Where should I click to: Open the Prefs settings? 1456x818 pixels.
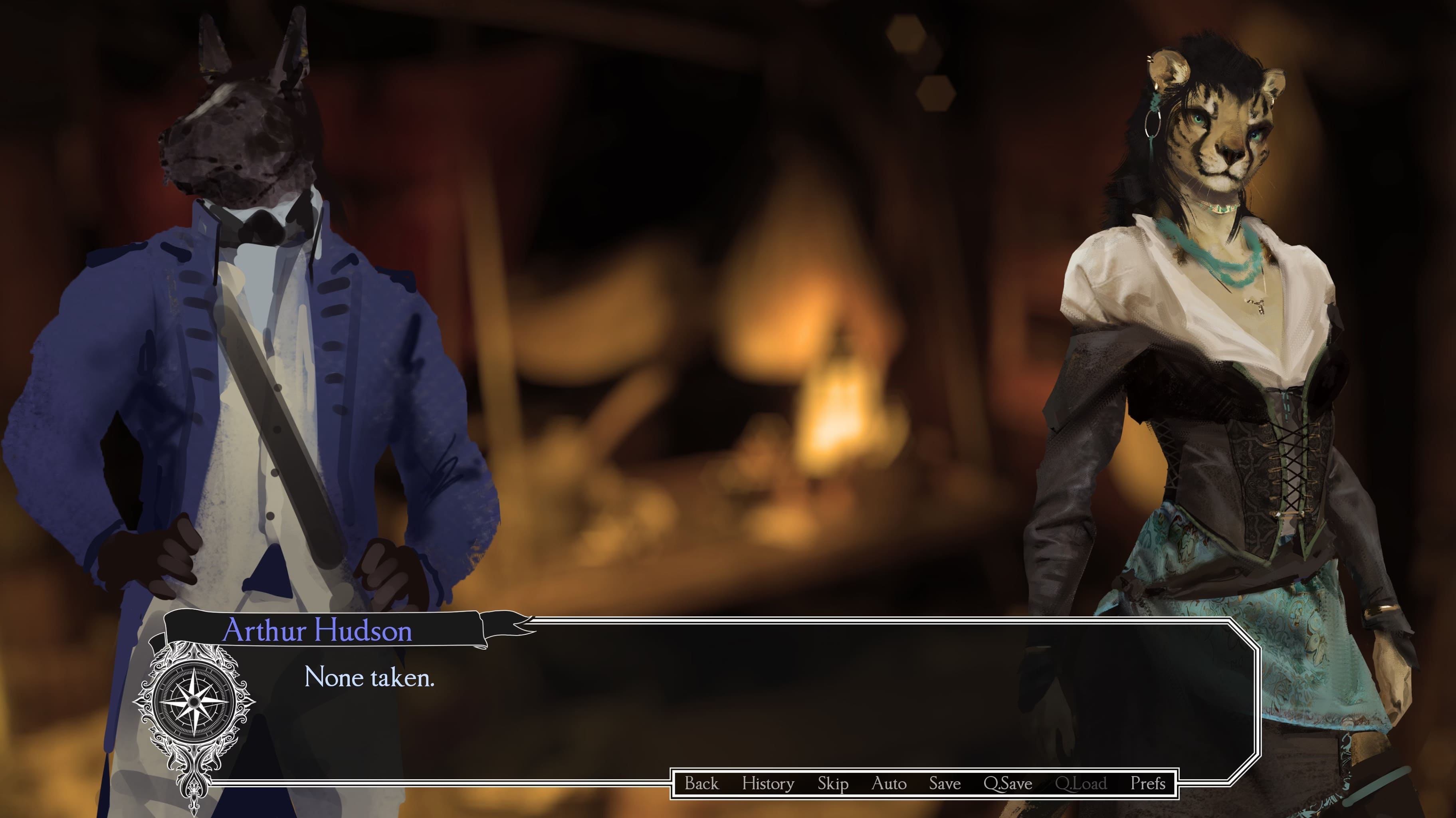[x=1147, y=784]
